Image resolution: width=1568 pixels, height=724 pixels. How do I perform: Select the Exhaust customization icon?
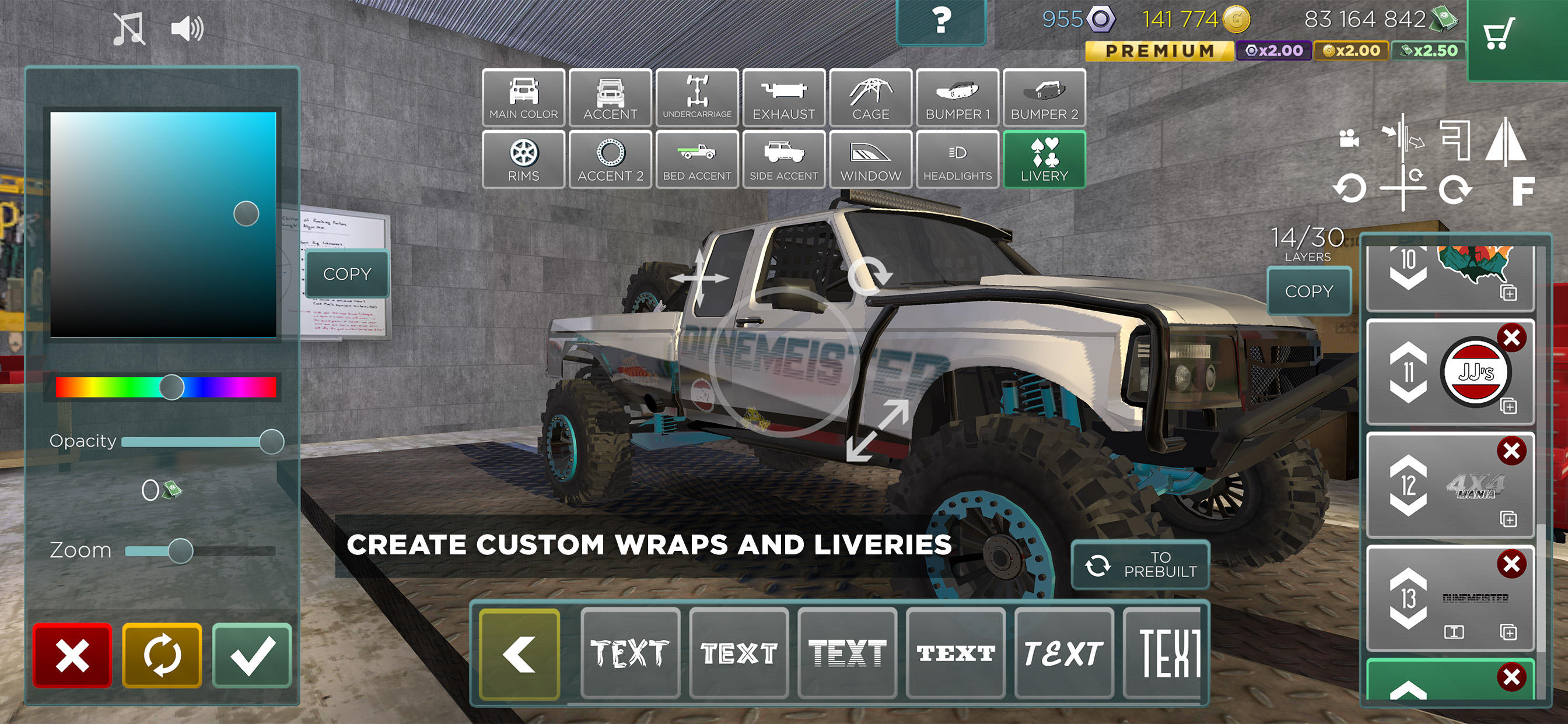(783, 98)
